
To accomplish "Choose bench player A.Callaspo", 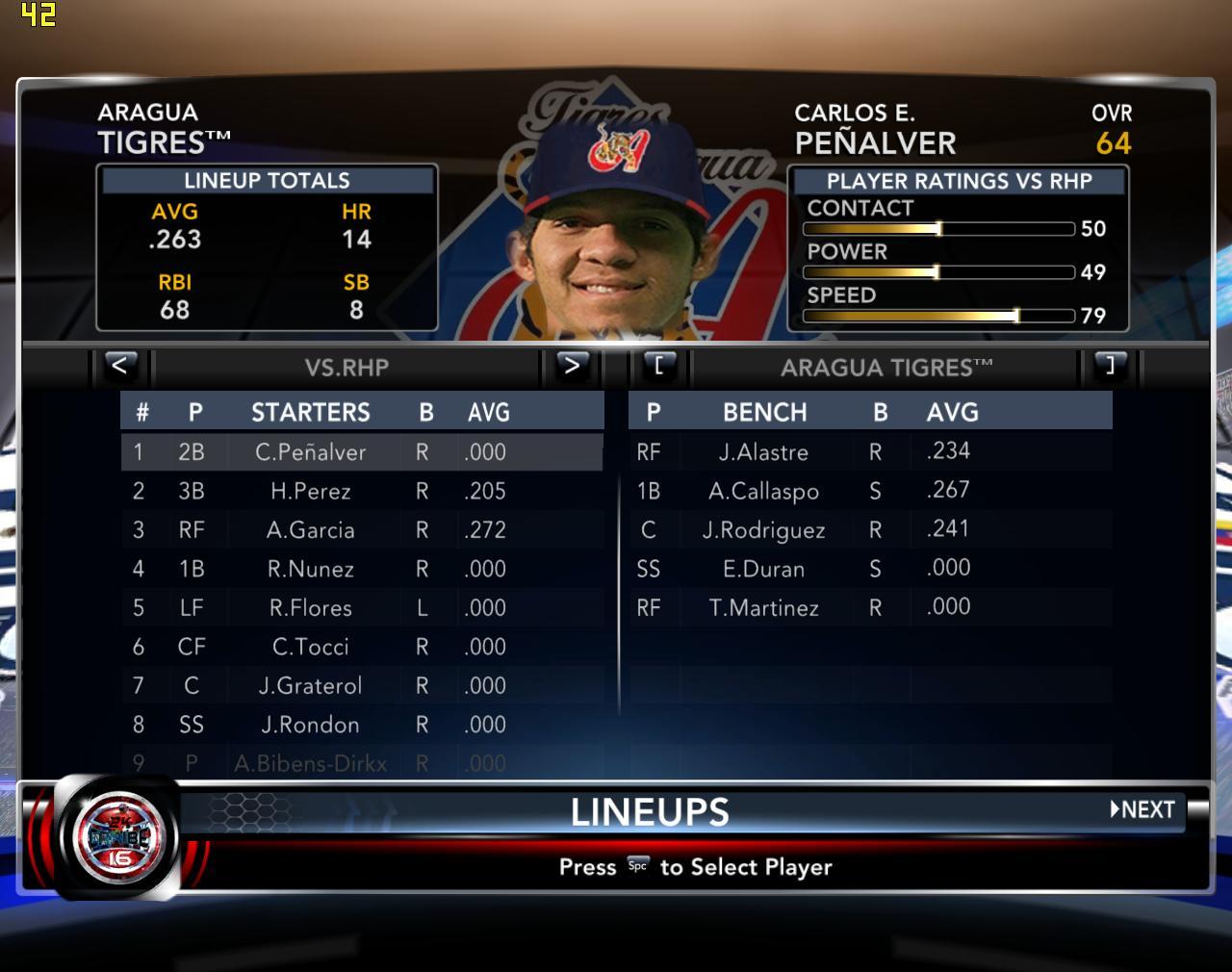I will pos(763,491).
